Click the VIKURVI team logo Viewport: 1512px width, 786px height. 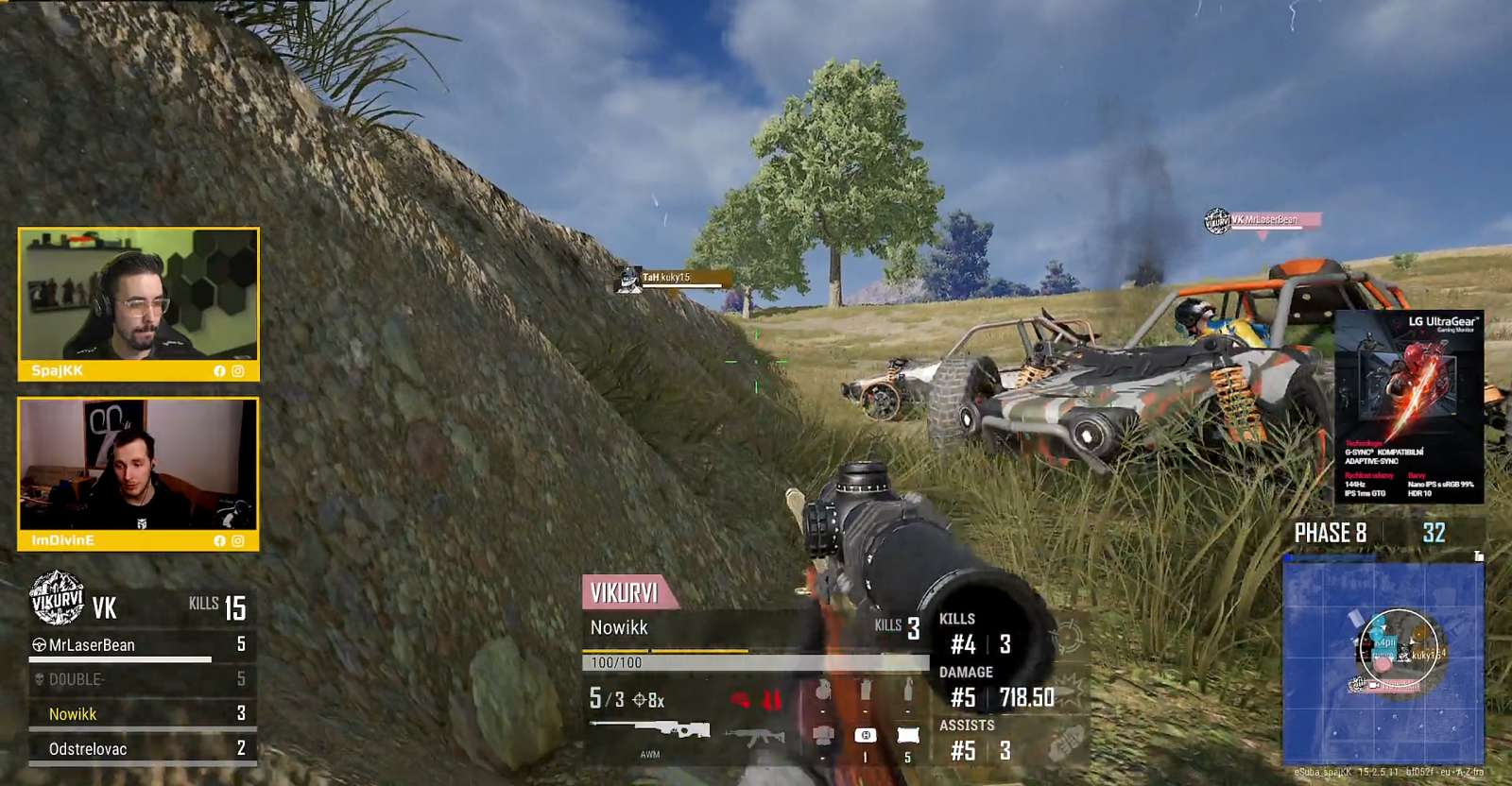(x=57, y=599)
